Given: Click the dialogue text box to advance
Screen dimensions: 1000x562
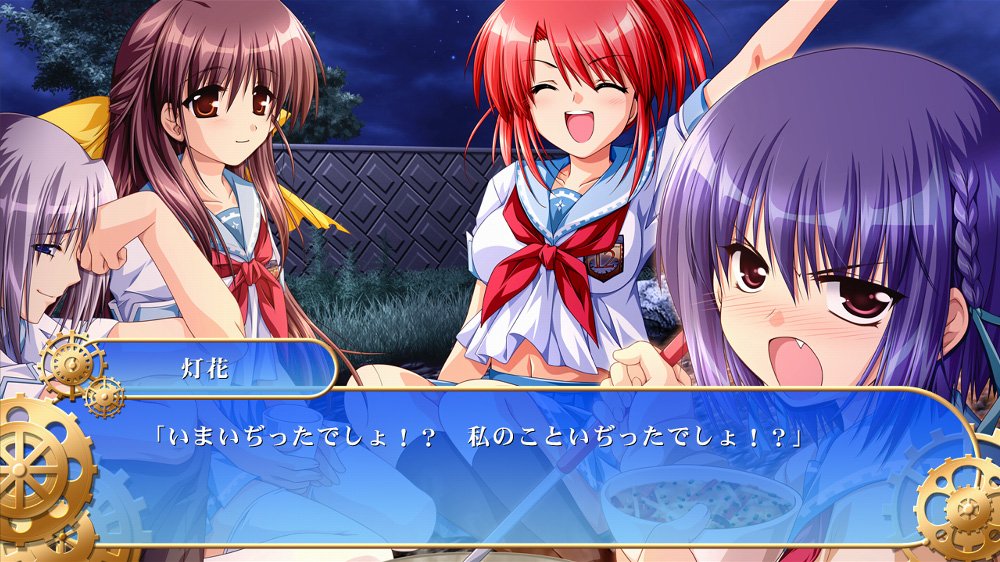Looking at the screenshot, I should click(500, 468).
